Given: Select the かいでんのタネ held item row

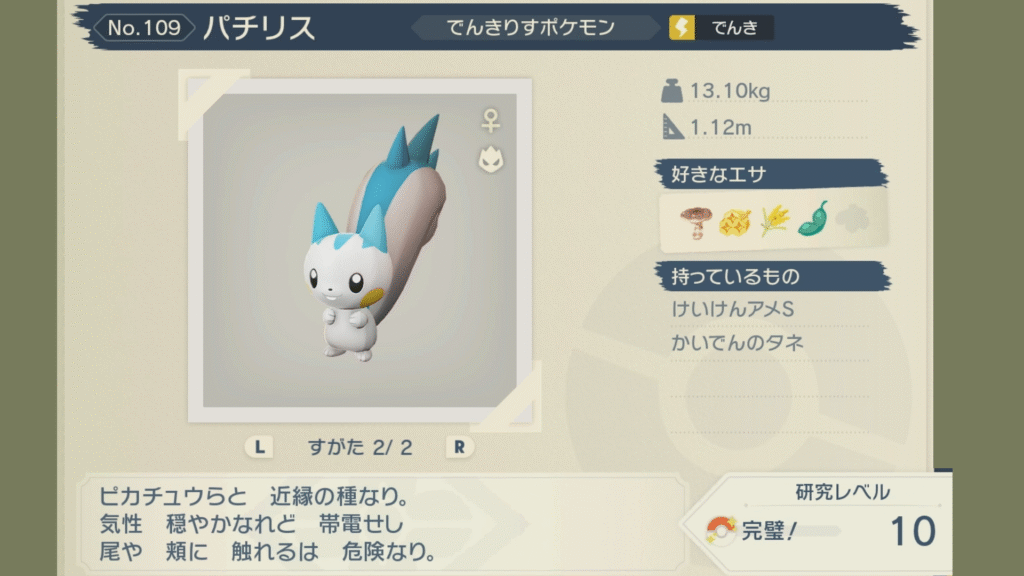Looking at the screenshot, I should point(738,343).
